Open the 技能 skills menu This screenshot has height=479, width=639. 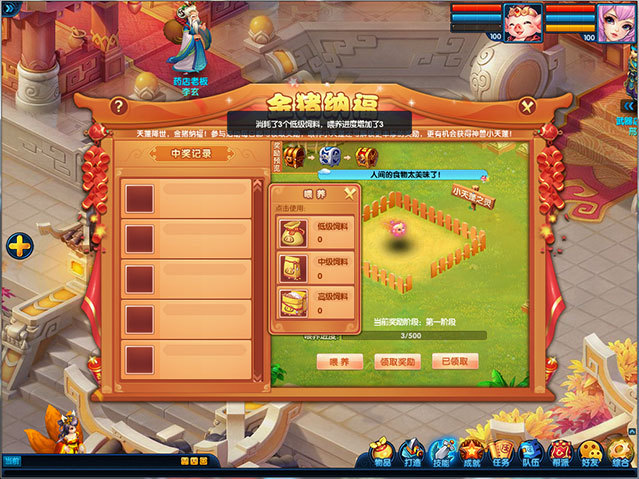click(441, 454)
